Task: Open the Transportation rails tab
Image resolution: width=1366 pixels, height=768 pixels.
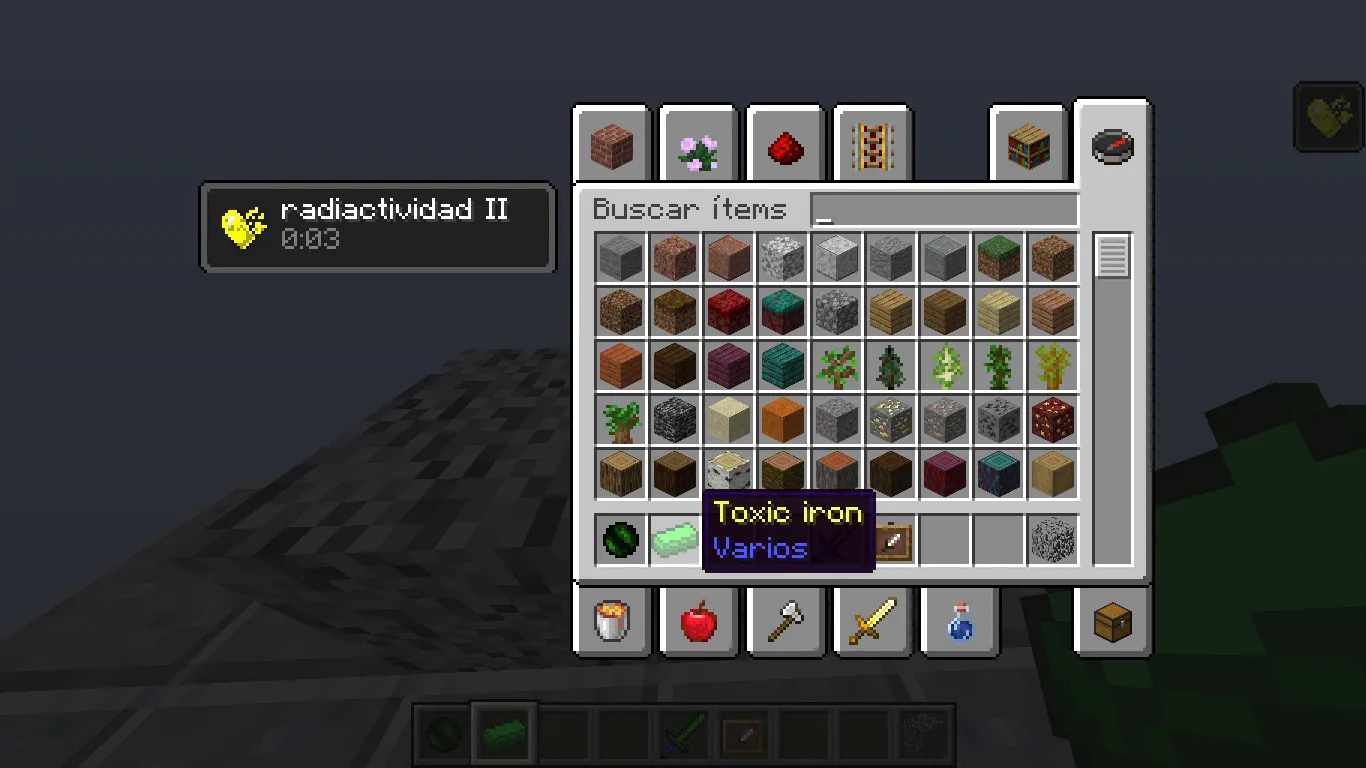Action: (x=872, y=146)
